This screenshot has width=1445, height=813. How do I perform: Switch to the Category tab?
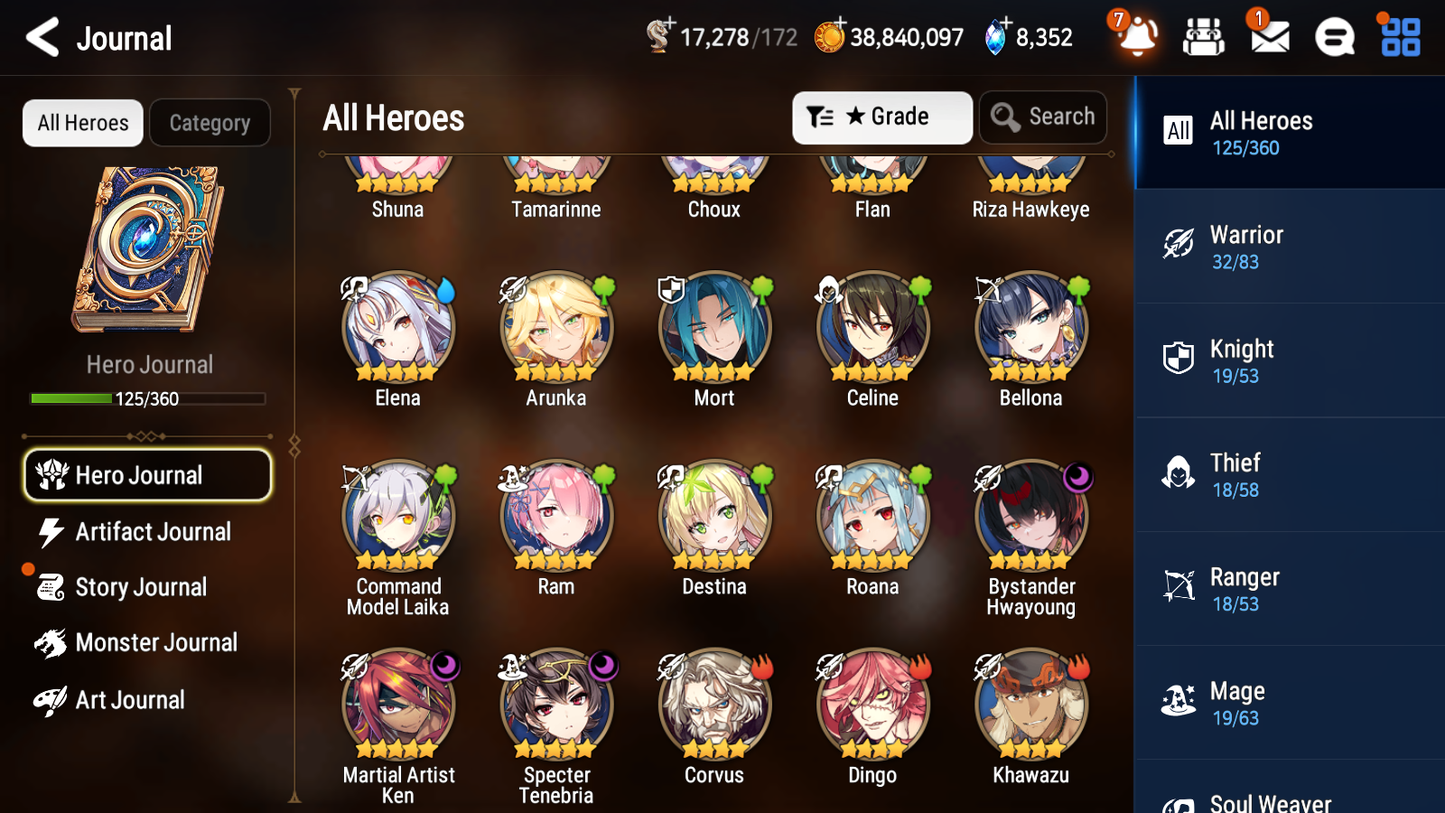tap(210, 122)
